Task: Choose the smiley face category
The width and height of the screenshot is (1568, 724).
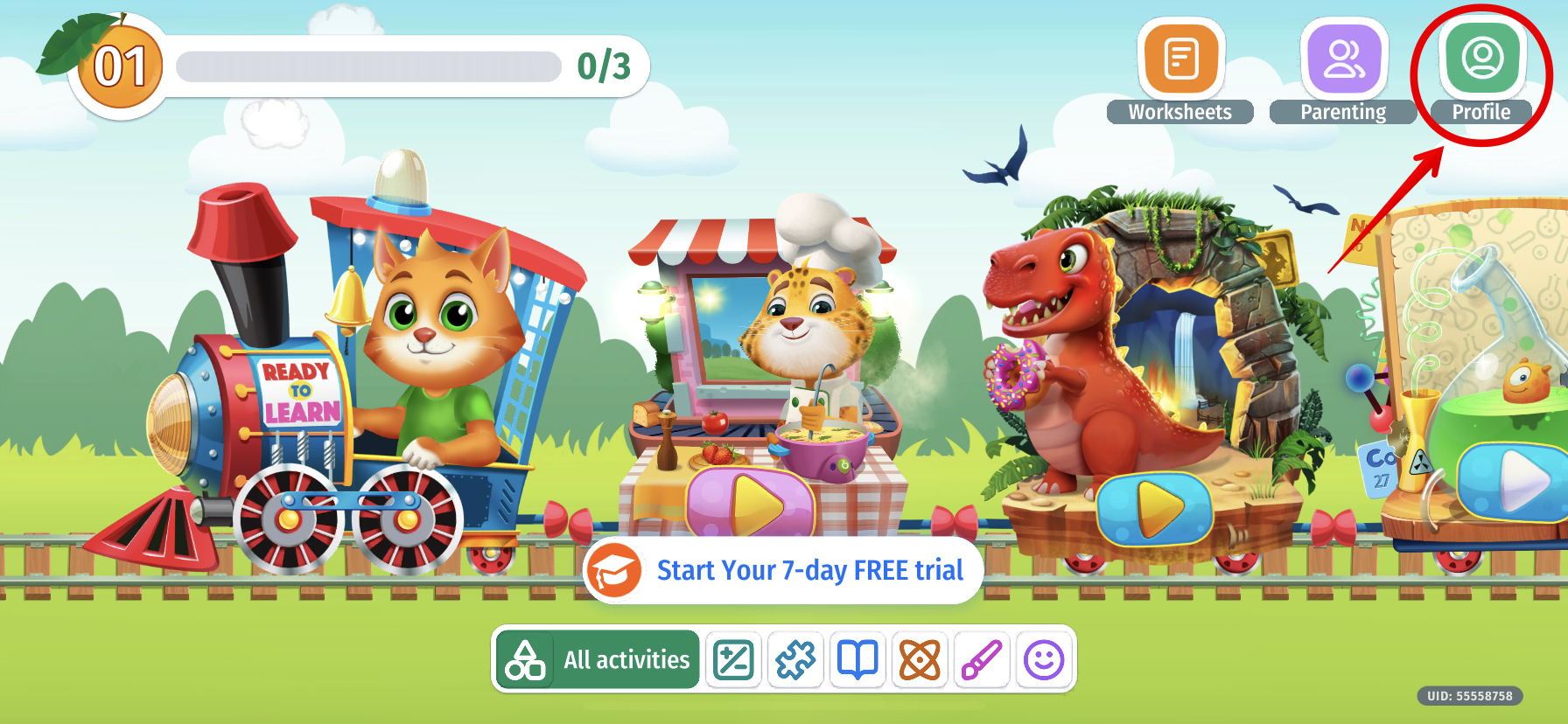Action: [x=1044, y=659]
